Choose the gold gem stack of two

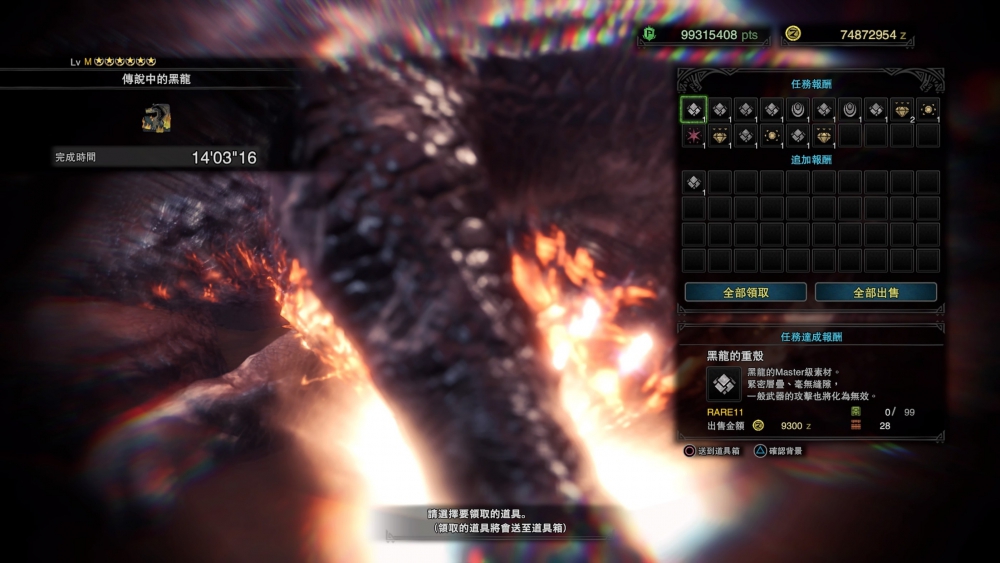tap(902, 109)
